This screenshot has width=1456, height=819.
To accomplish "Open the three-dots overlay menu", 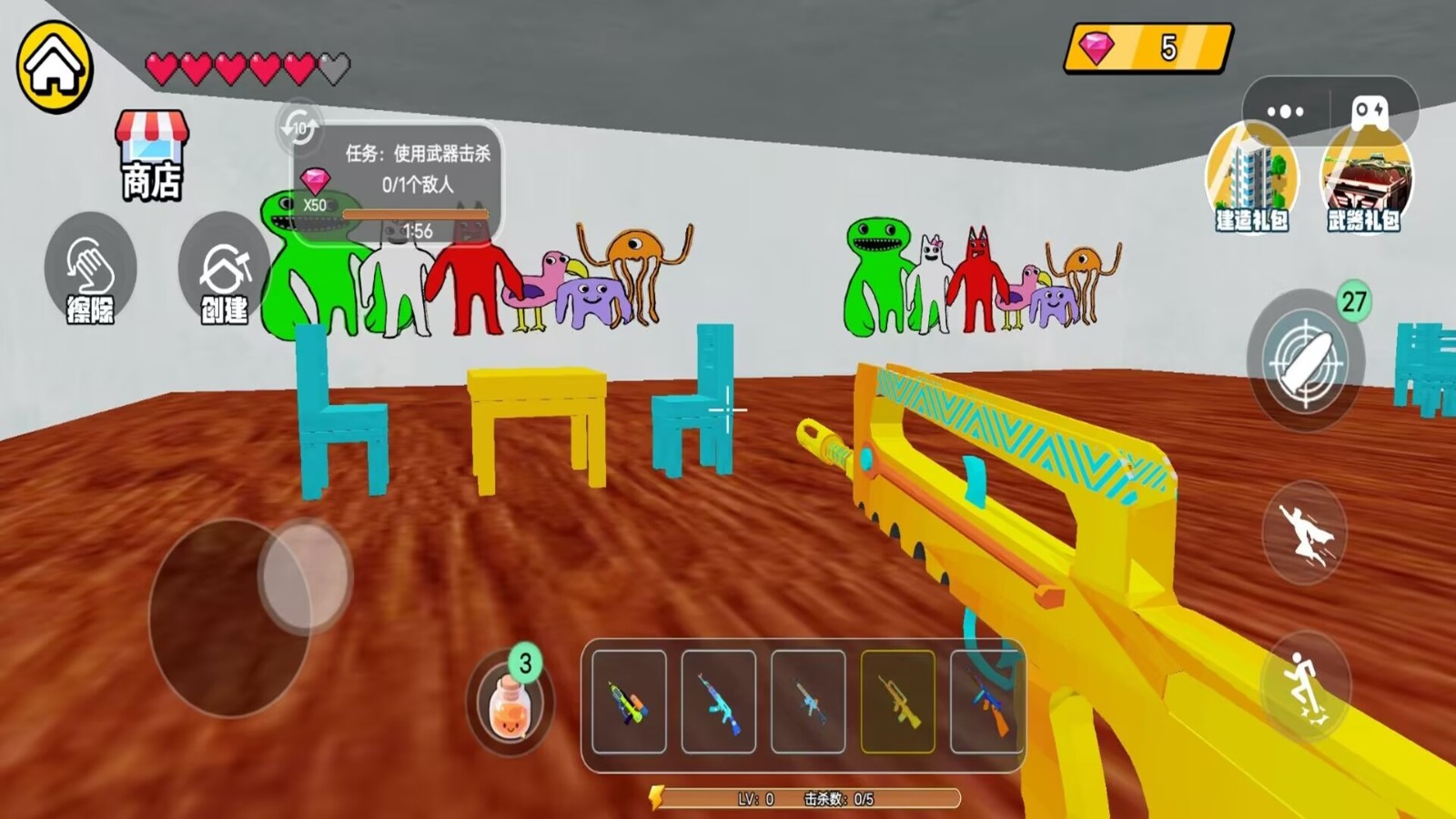I will [1285, 112].
